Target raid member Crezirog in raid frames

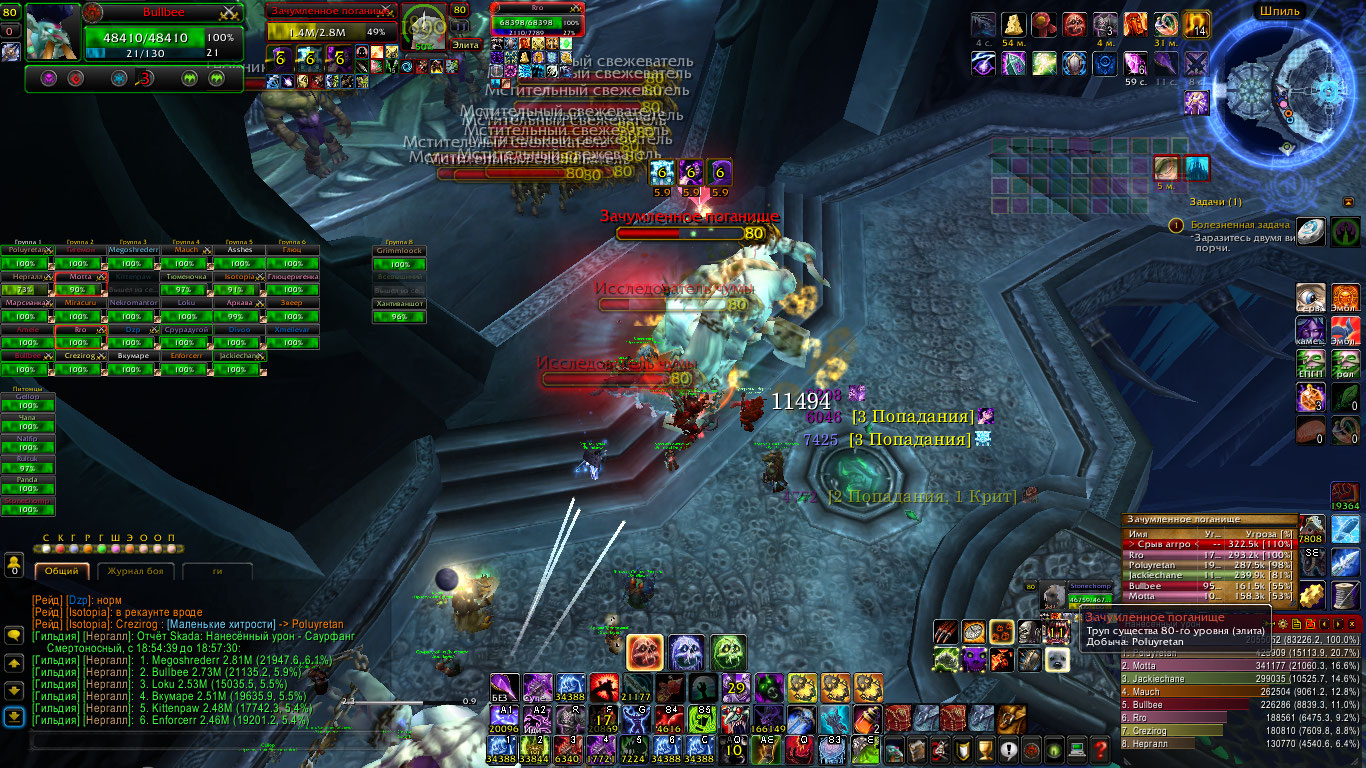coord(80,355)
